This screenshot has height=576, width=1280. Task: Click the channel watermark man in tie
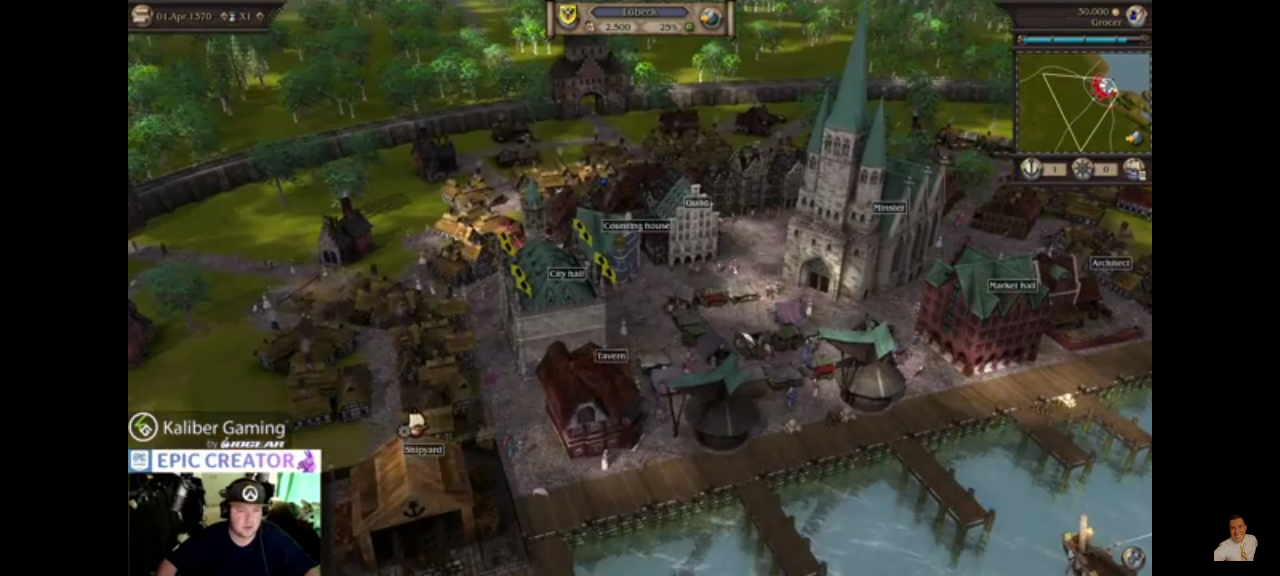[1235, 539]
